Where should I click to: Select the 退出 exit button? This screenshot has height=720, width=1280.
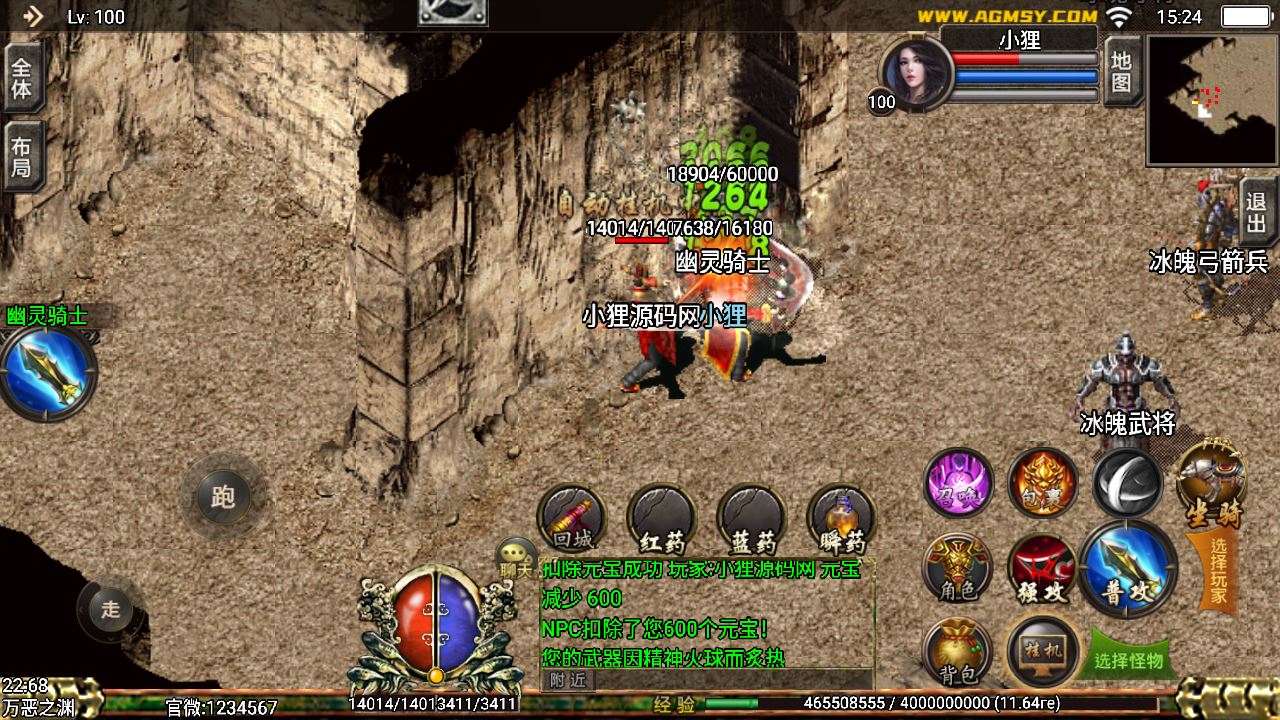(1257, 212)
